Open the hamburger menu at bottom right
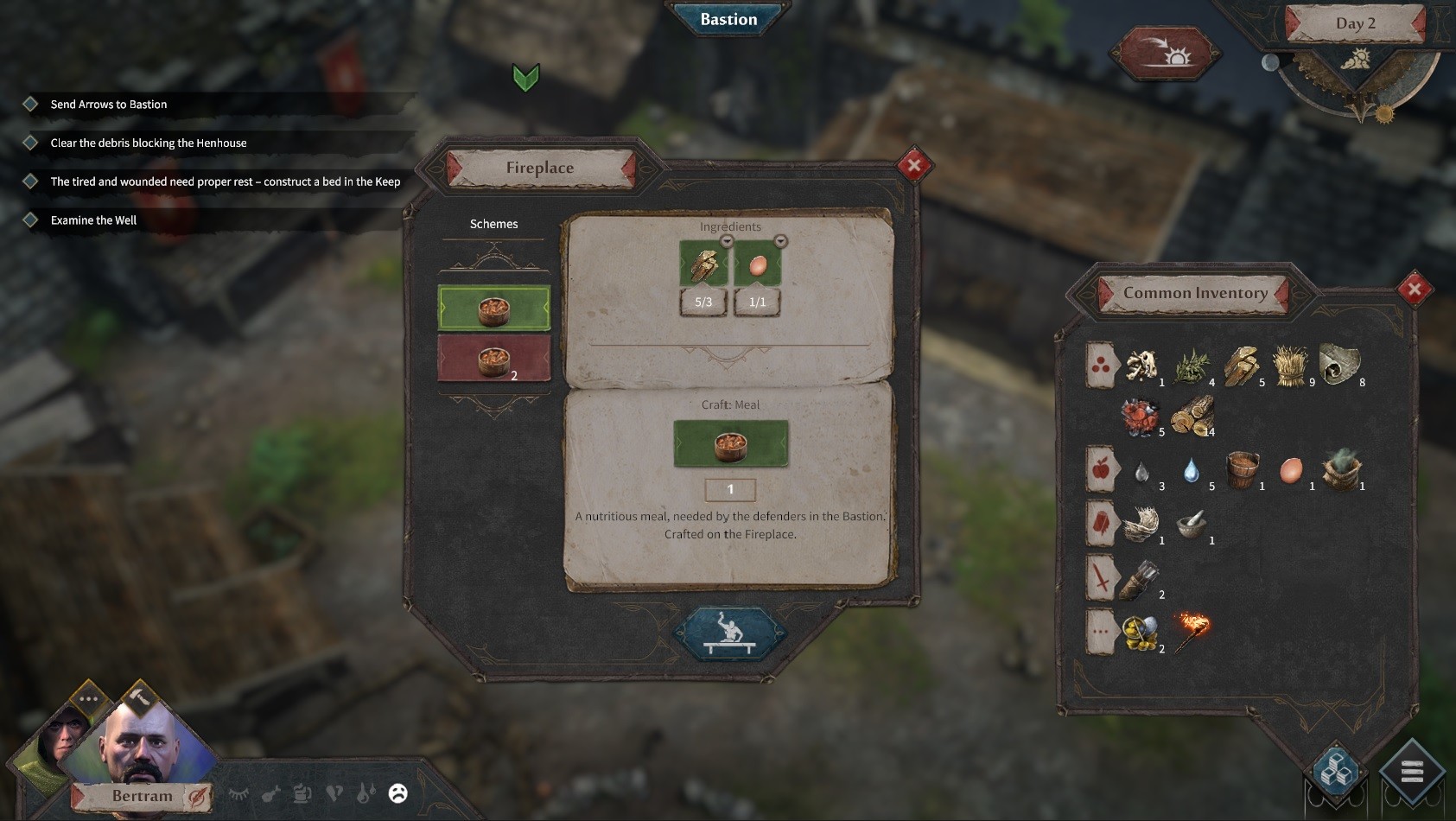 1412,770
